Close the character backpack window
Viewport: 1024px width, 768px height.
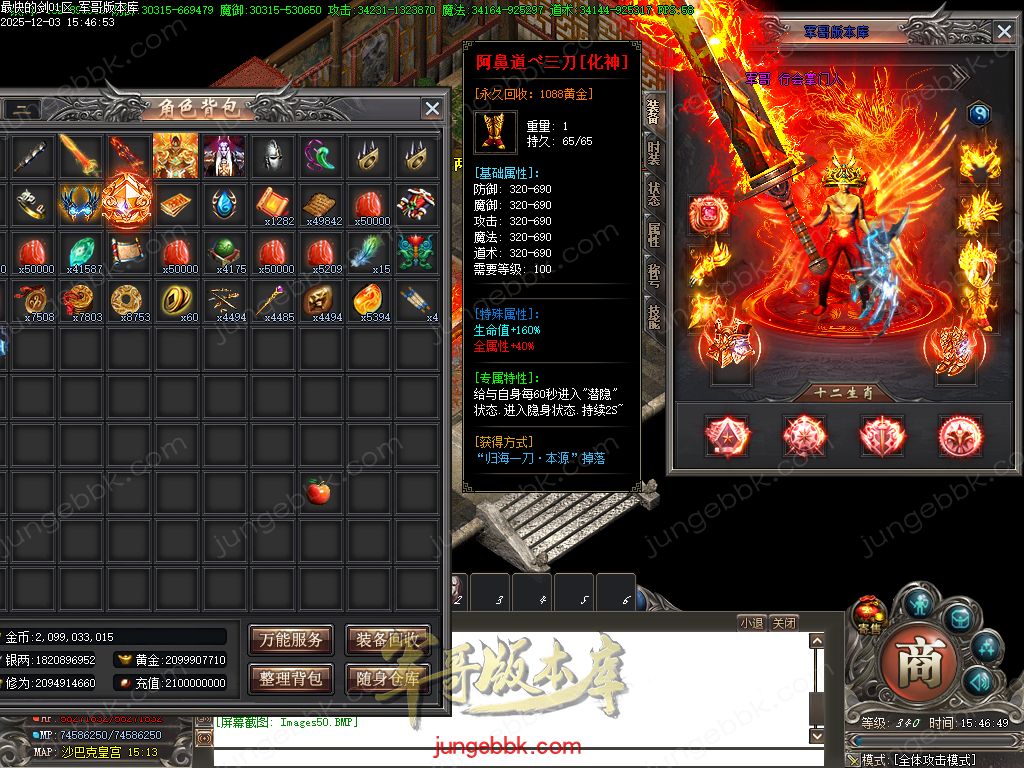coord(432,109)
